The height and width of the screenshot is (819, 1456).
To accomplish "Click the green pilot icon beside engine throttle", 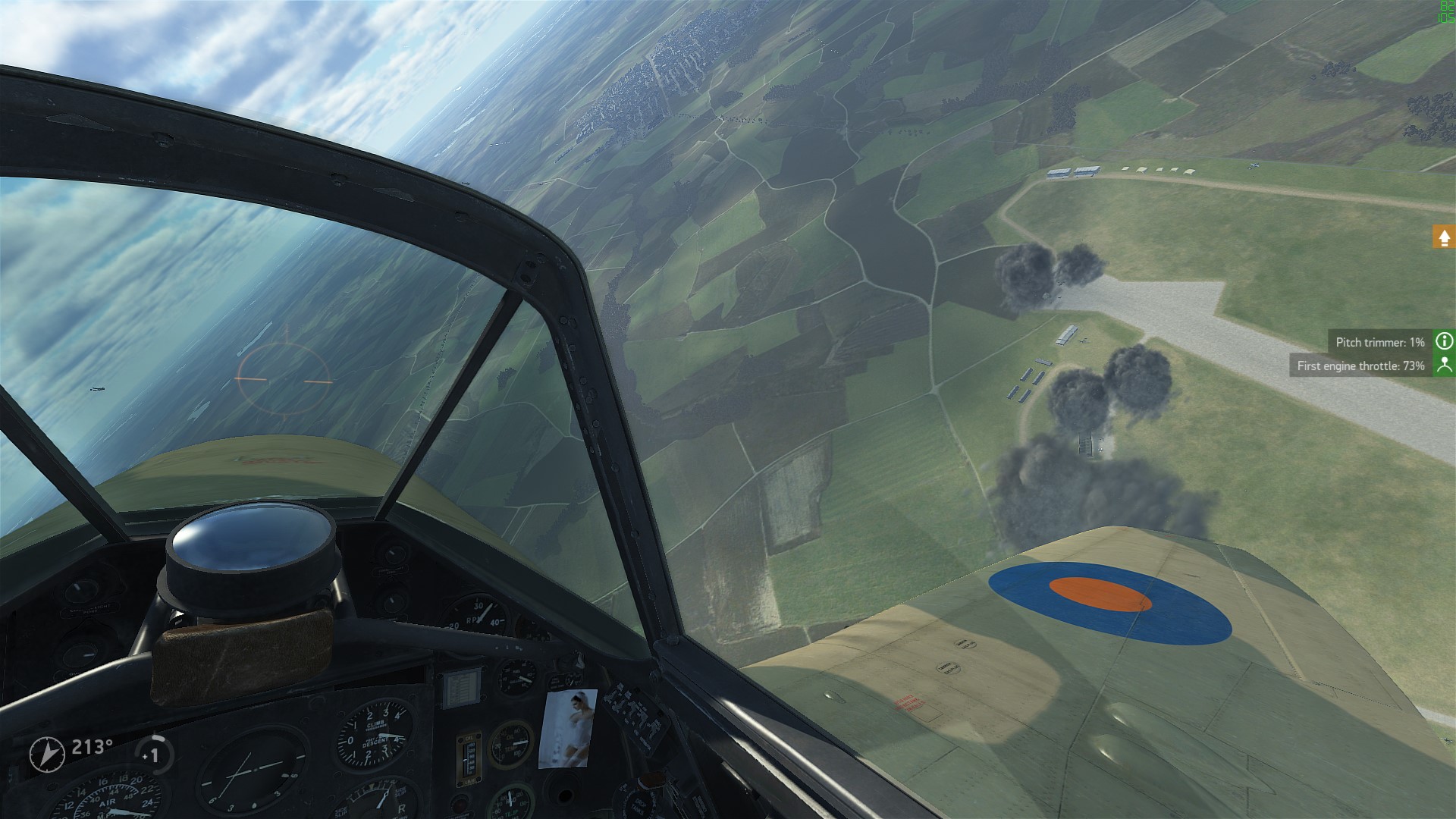I will pyautogui.click(x=1444, y=366).
